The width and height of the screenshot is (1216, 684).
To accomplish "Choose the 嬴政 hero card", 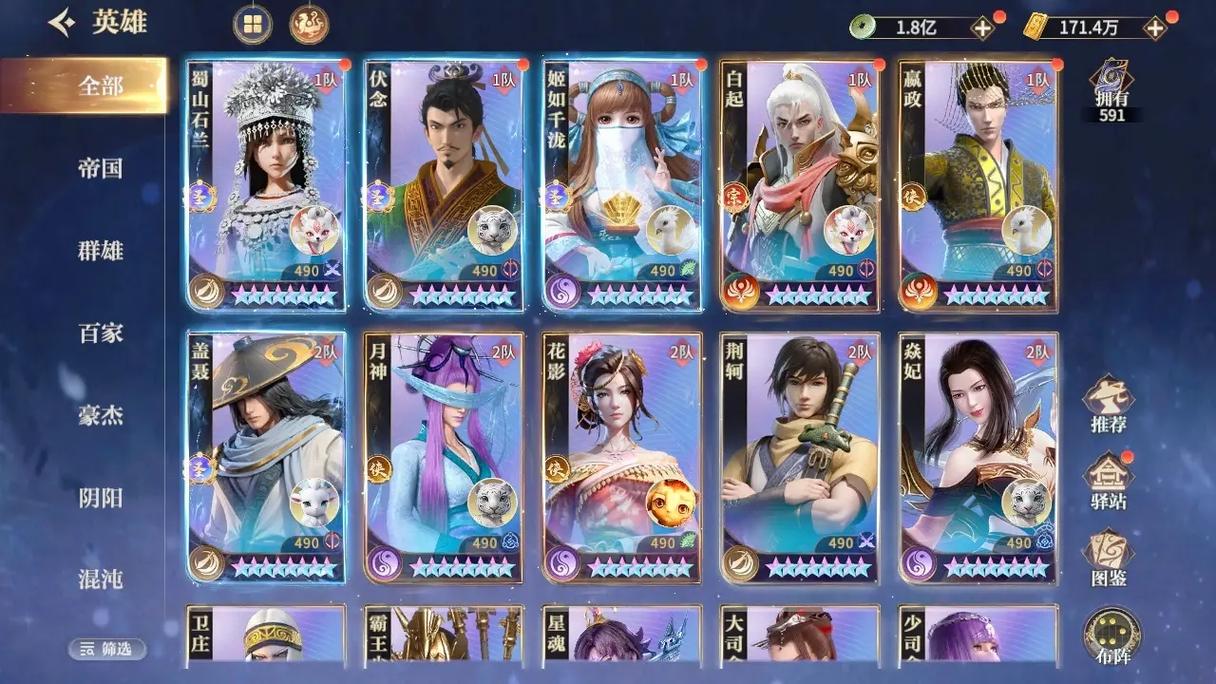I will click(x=978, y=185).
